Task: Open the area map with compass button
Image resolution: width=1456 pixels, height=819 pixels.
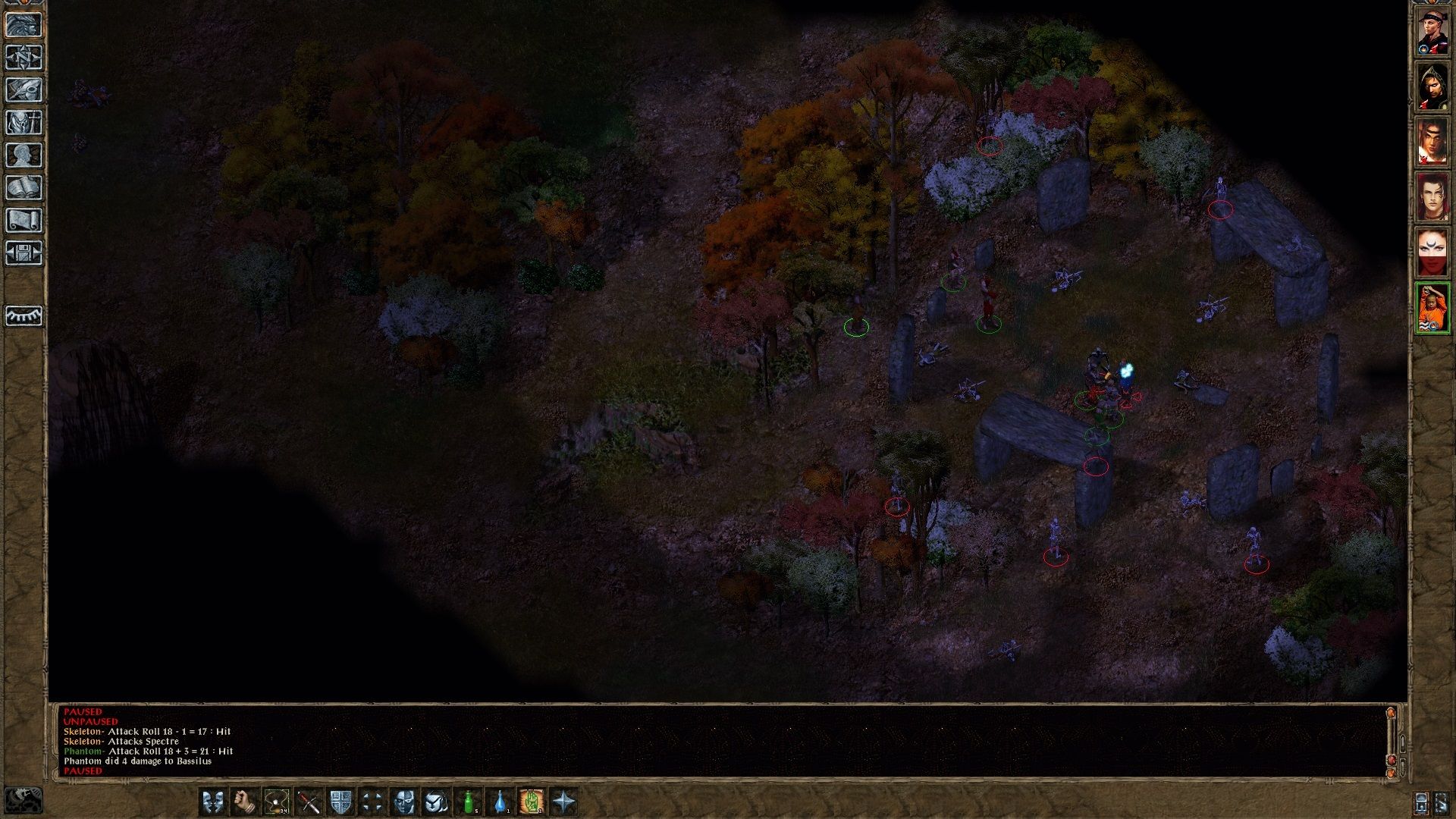Action: 24,57
